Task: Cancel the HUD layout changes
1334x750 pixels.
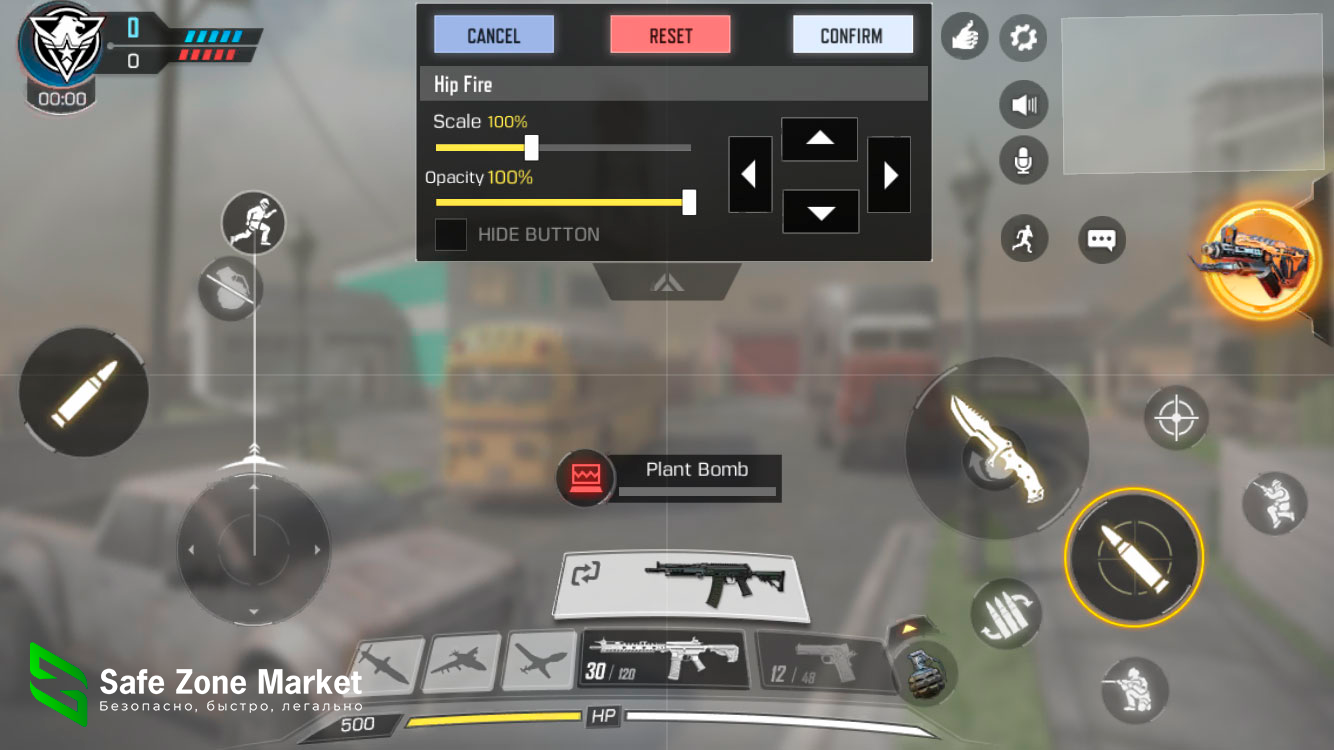Action: 493,35
